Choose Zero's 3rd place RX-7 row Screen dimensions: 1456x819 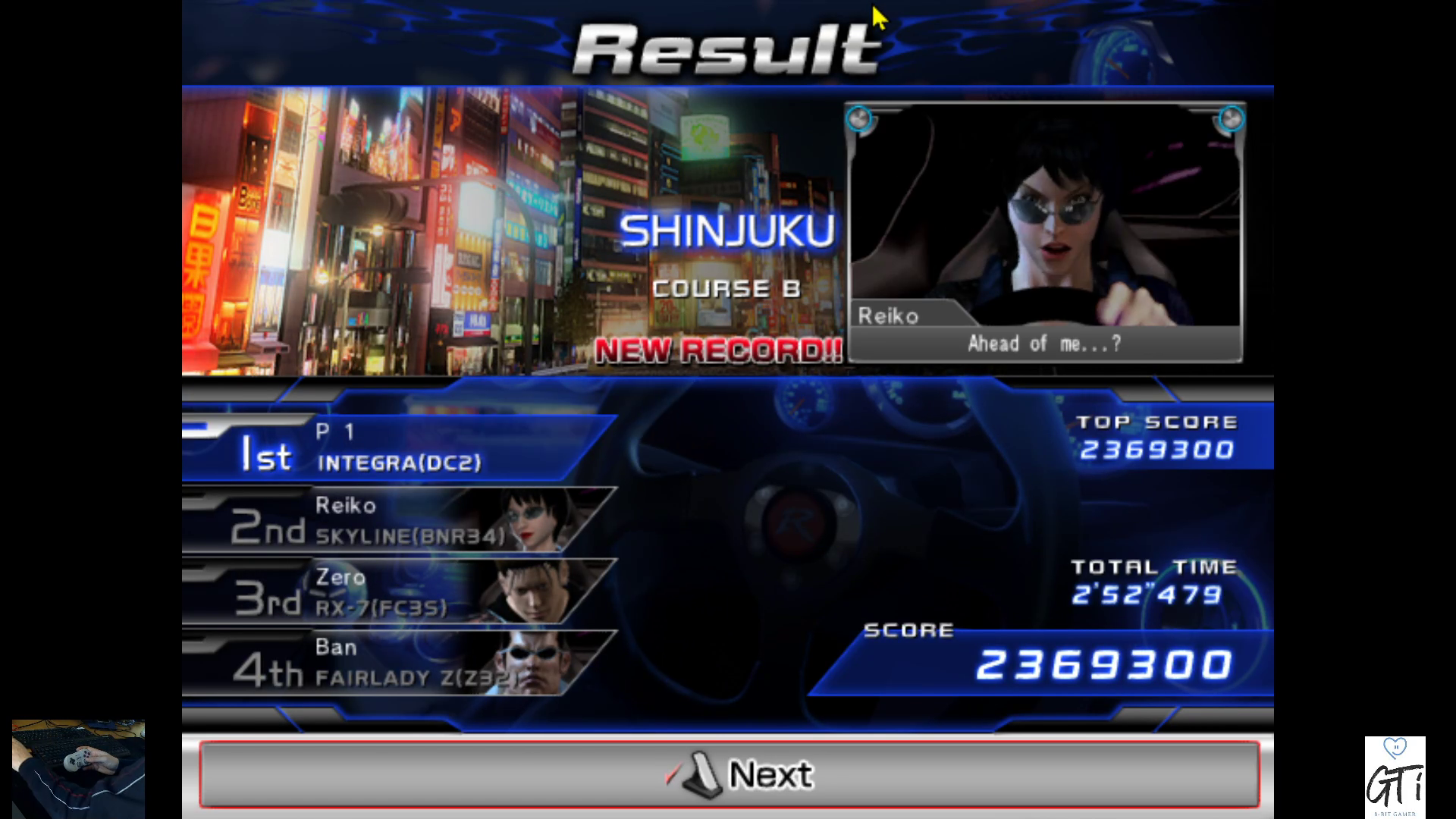[394, 591]
